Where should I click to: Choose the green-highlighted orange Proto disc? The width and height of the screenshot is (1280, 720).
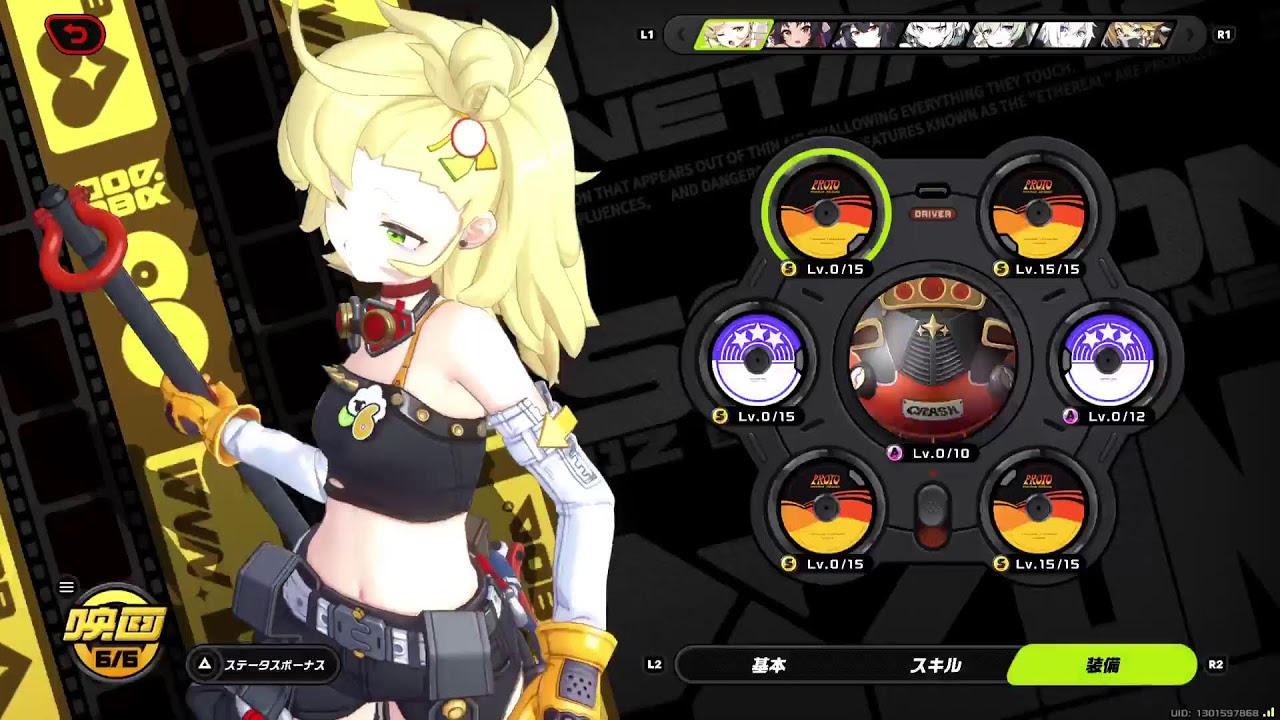[826, 212]
